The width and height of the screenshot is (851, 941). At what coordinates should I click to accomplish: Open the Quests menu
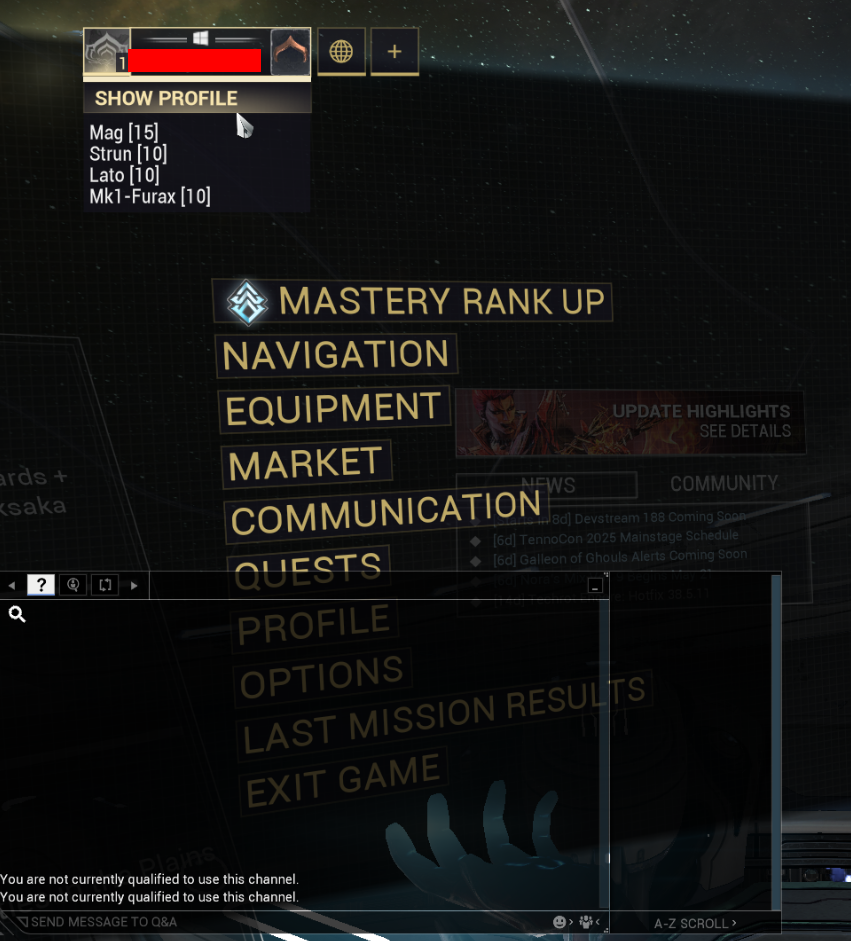(308, 569)
